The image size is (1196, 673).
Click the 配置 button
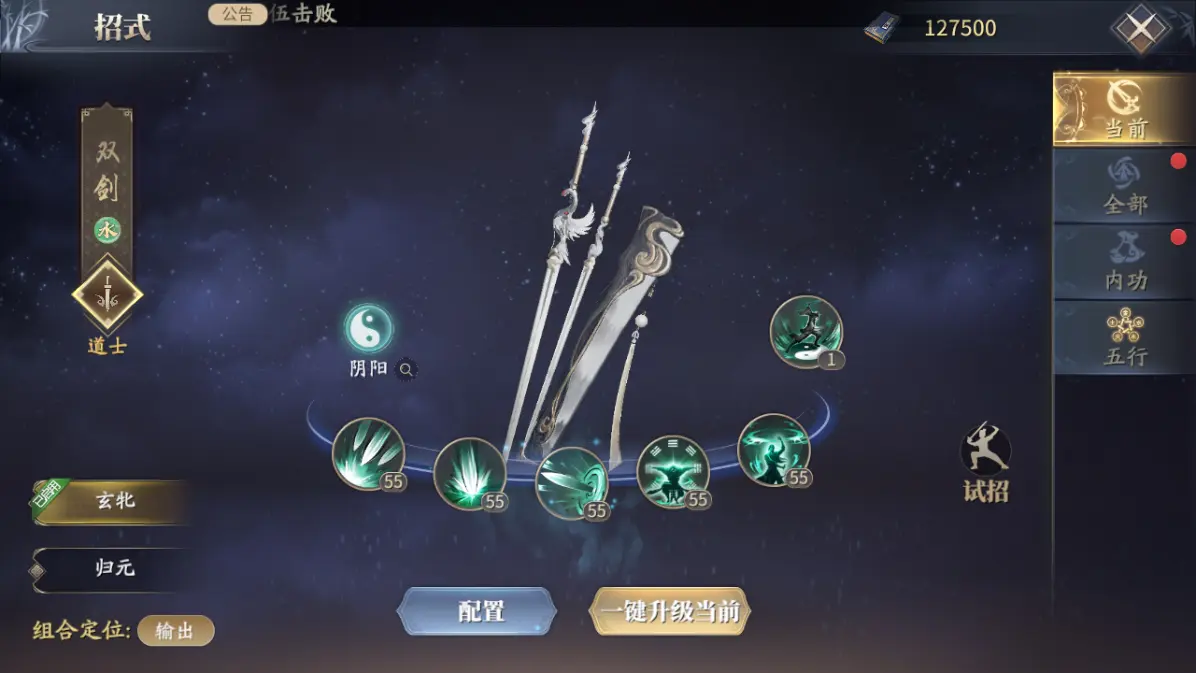coord(478,611)
